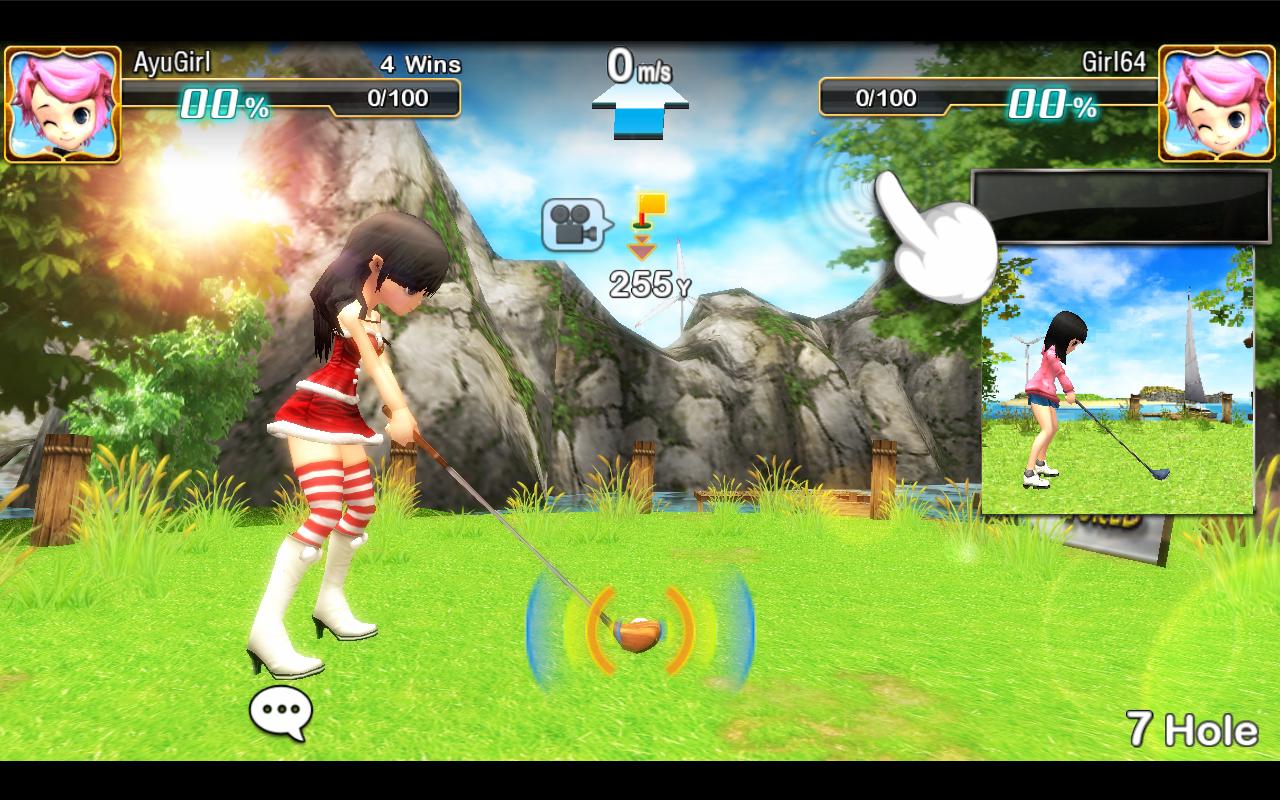1280x800 pixels.
Task: Tap the golf ball to start the shot
Action: point(640,630)
